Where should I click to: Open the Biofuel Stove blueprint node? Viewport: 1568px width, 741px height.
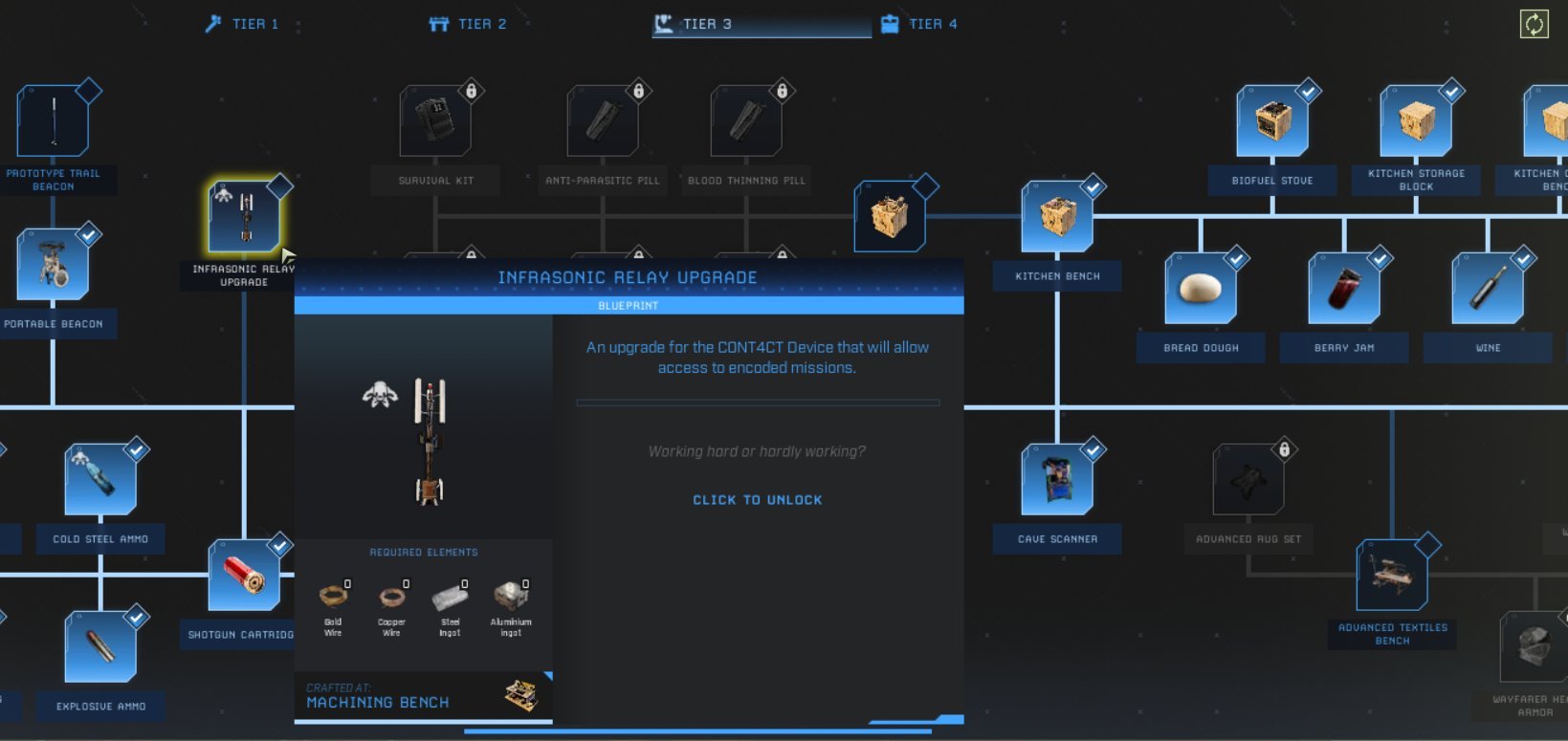1272,120
